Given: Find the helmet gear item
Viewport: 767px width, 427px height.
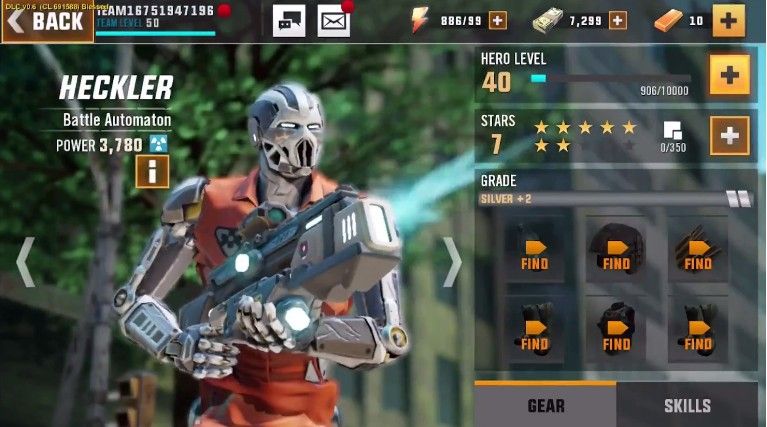Looking at the screenshot, I should [616, 250].
